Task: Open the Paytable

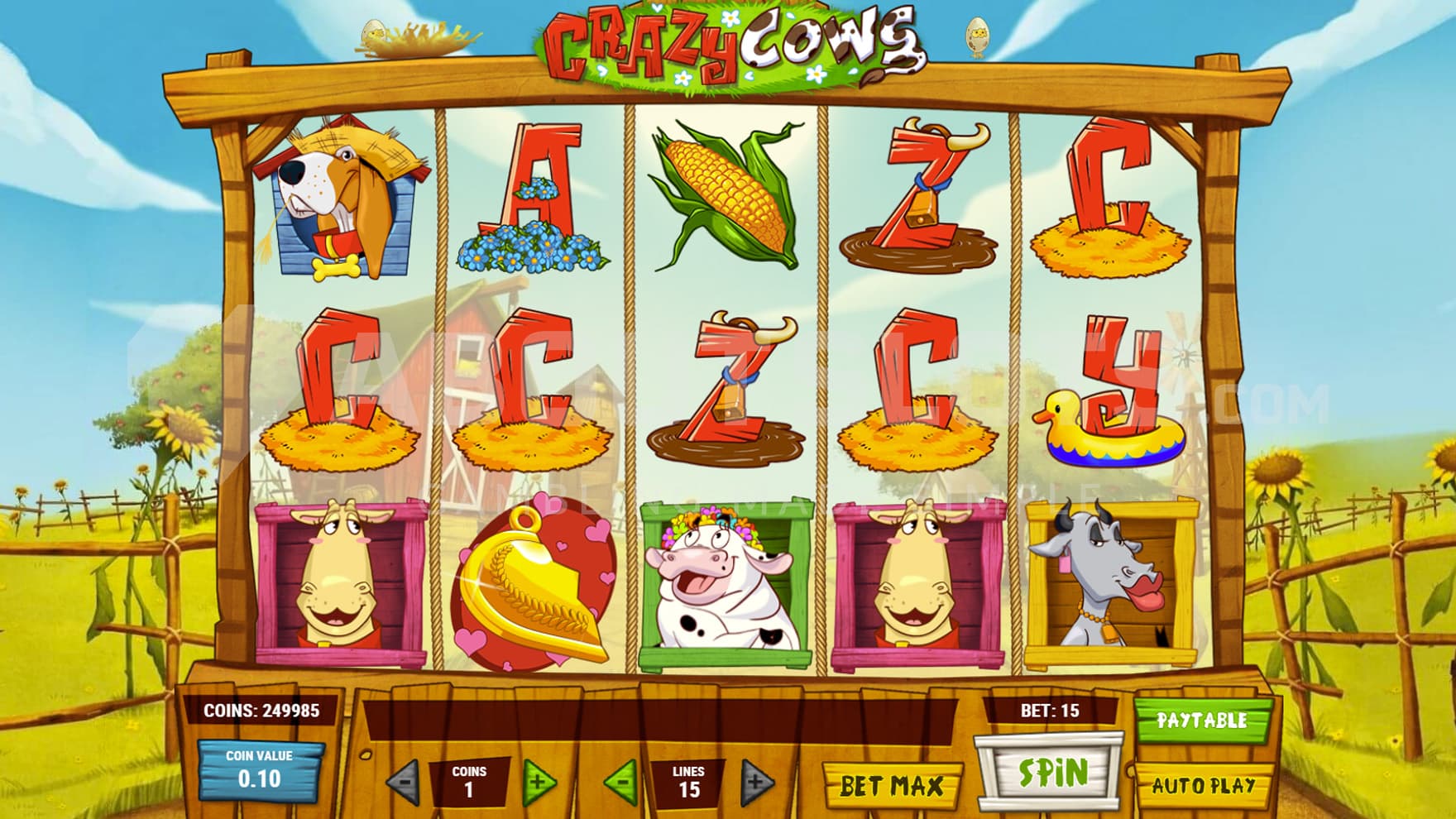Action: pyautogui.click(x=1201, y=721)
